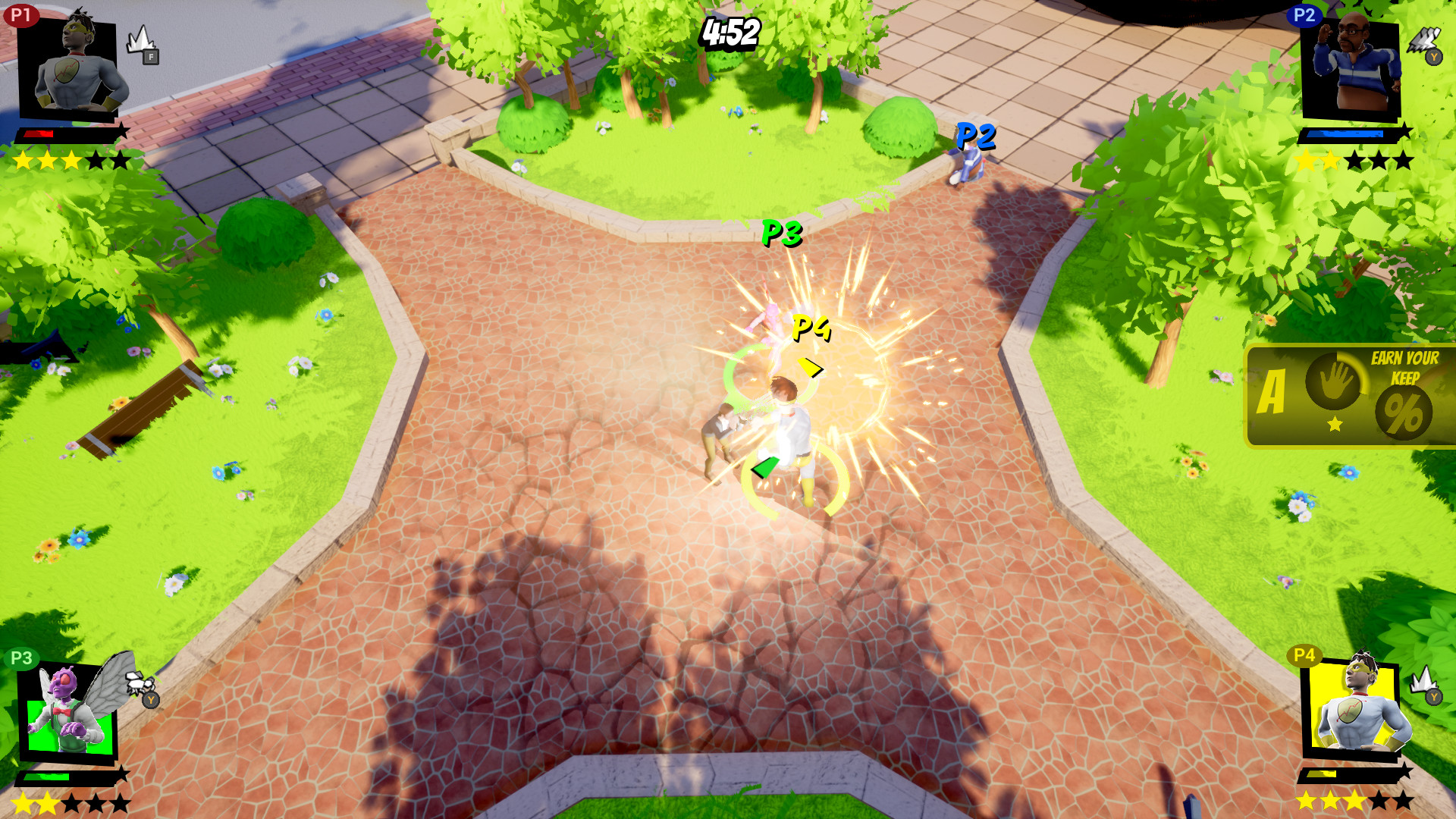This screenshot has width=1456, height=819.
Task: Toggle the second yellow star under P2
Action: point(1331,160)
